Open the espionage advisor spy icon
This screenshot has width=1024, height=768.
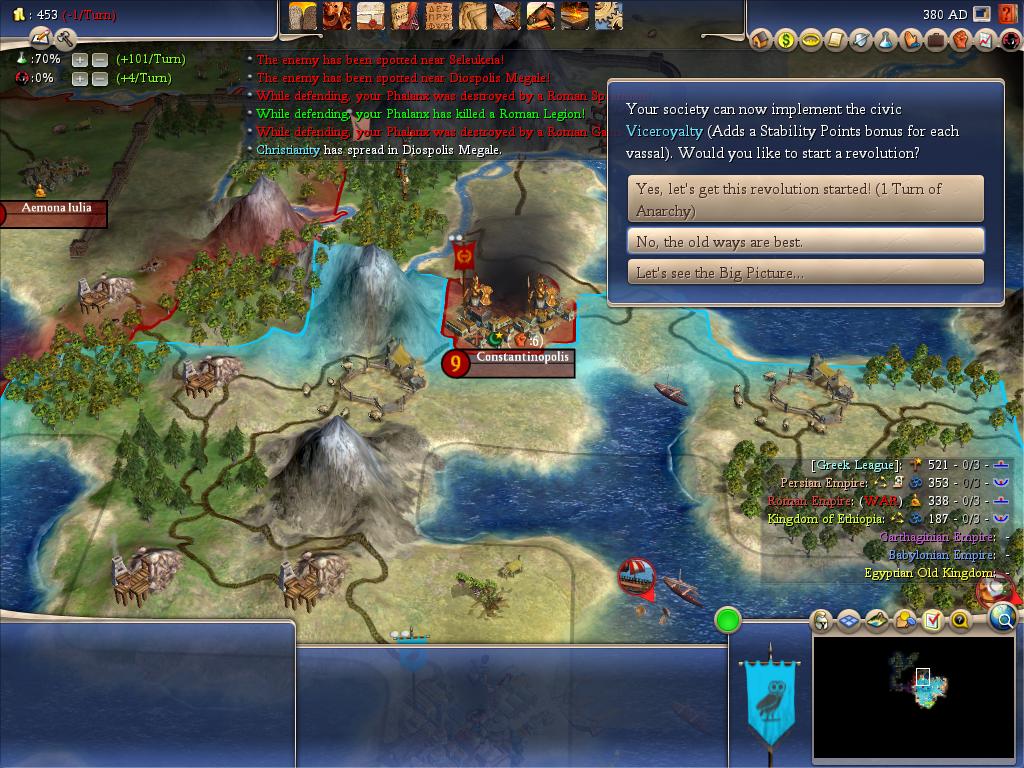pyautogui.click(x=1011, y=40)
